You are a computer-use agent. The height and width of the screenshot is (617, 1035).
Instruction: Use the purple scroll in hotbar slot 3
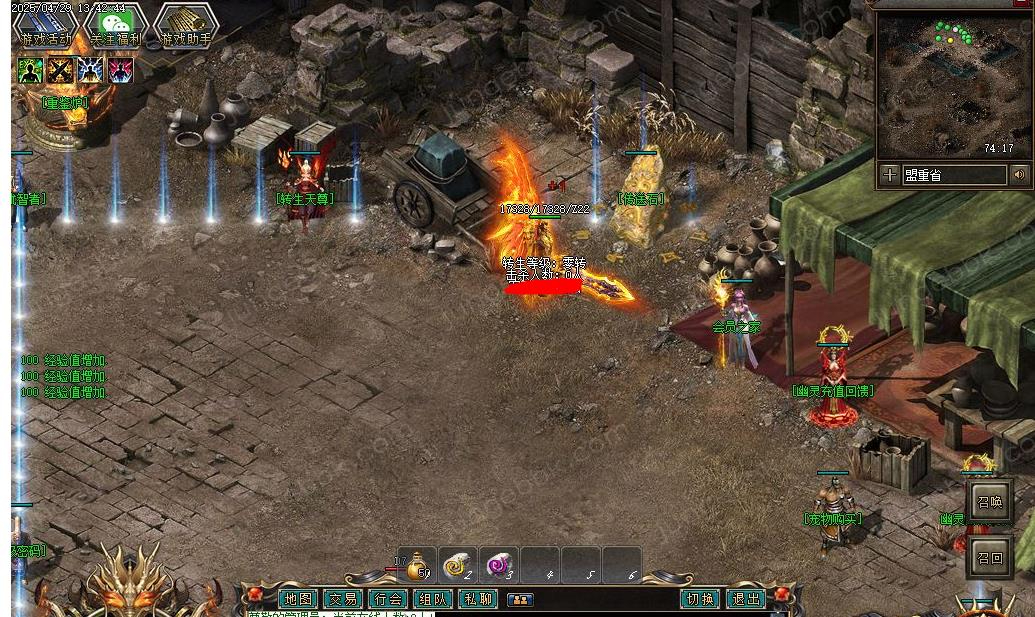coord(499,566)
